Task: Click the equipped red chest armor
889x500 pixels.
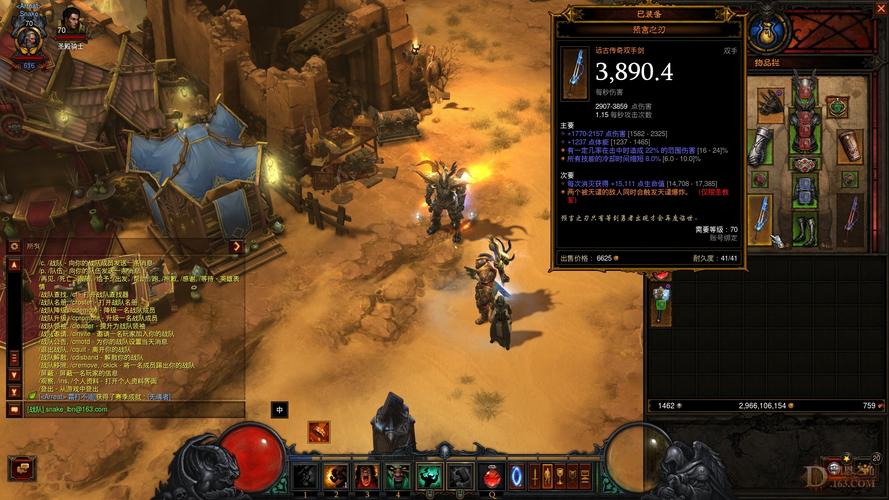Action: click(804, 129)
